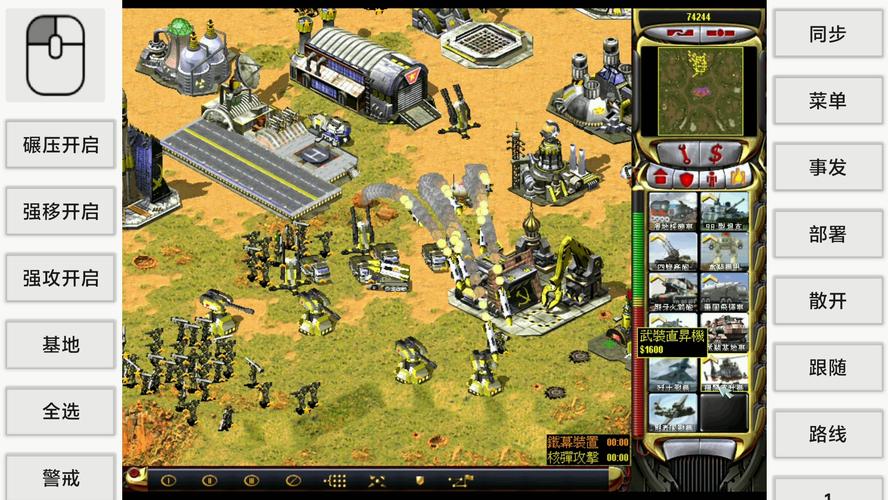Tap the 散开 scatter button
The height and width of the screenshot is (500, 888).
827,301
